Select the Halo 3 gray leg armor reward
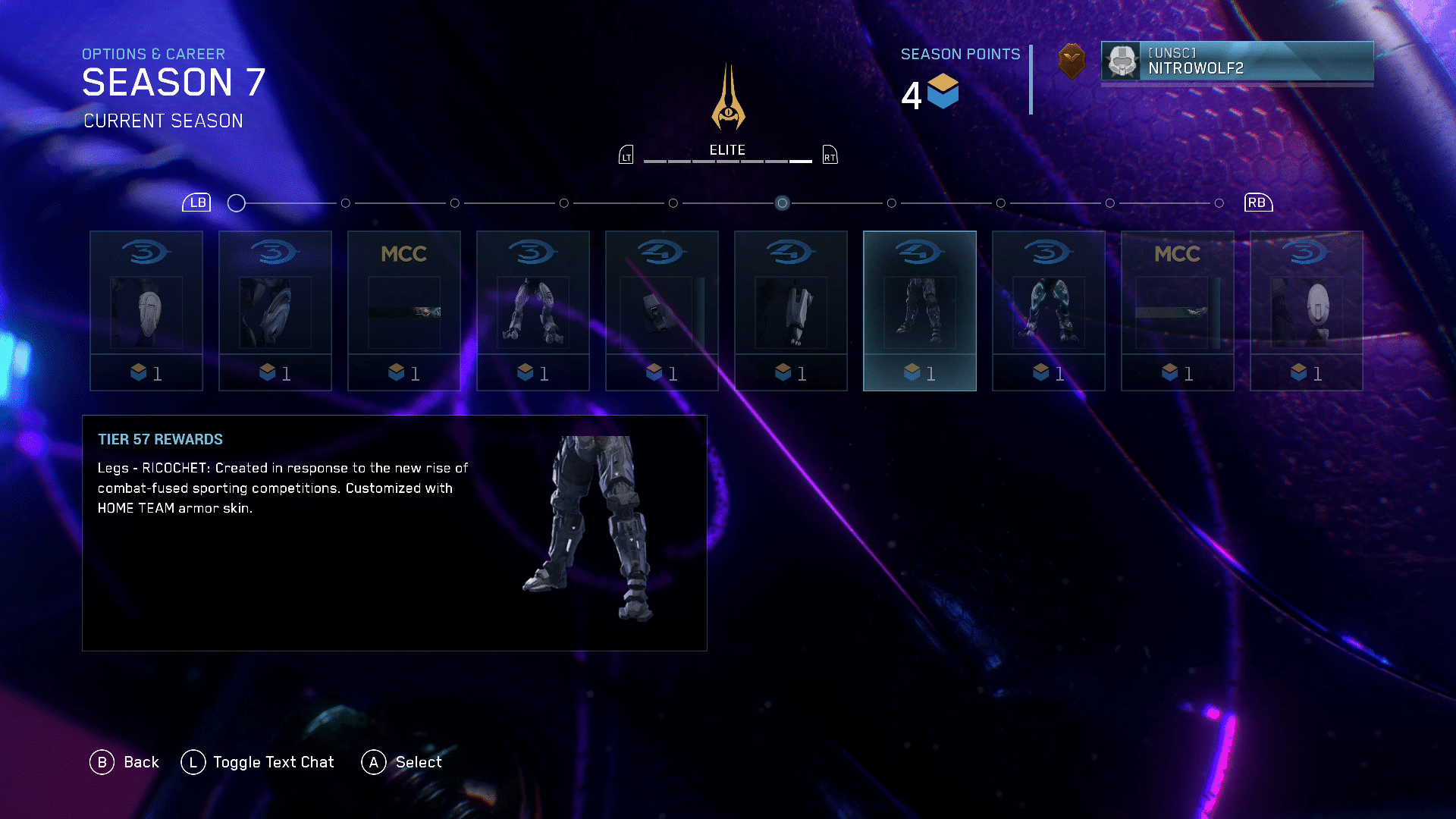This screenshot has width=1456, height=819. 532,311
